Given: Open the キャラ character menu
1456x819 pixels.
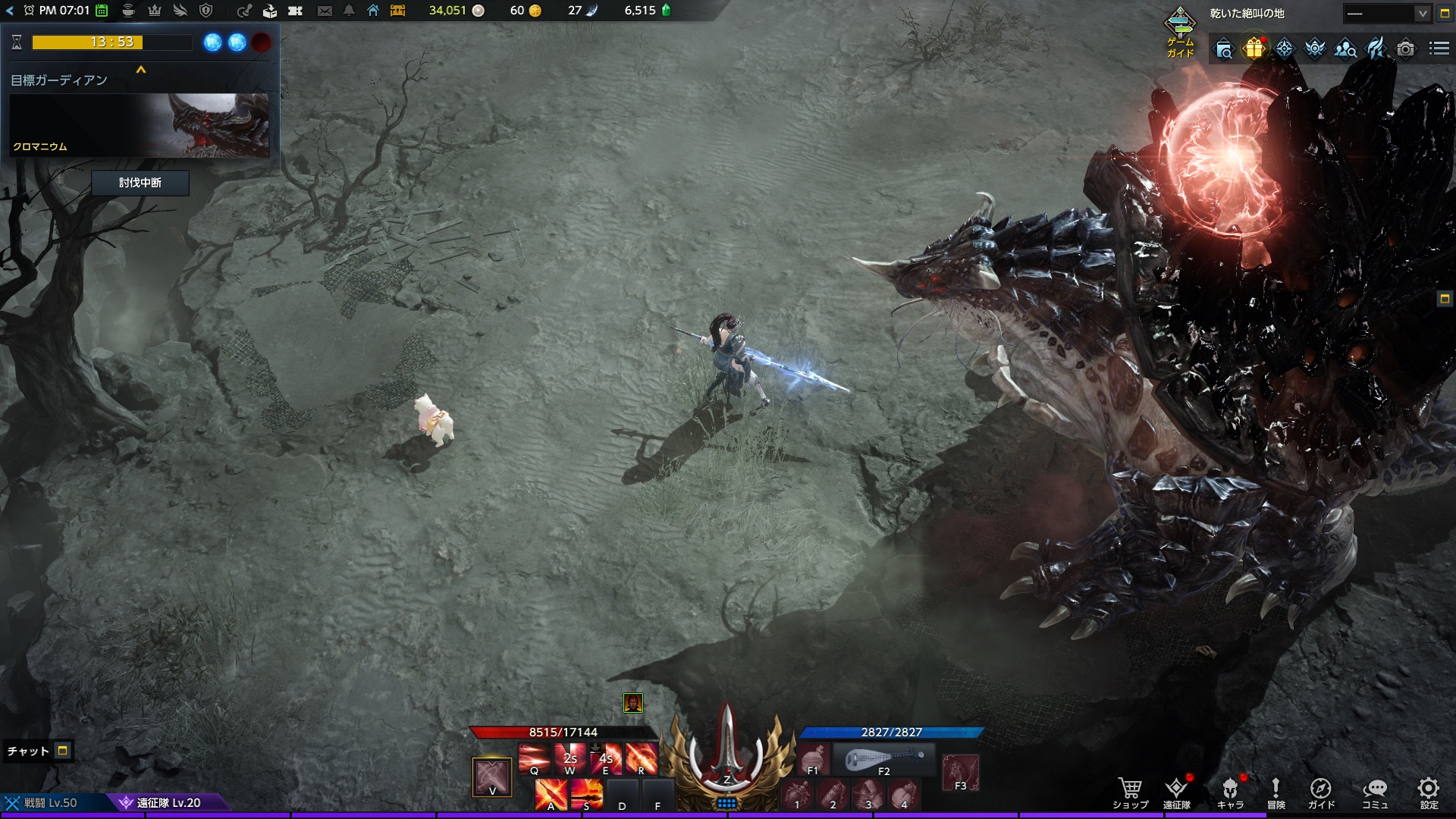Looking at the screenshot, I should pyautogui.click(x=1230, y=792).
